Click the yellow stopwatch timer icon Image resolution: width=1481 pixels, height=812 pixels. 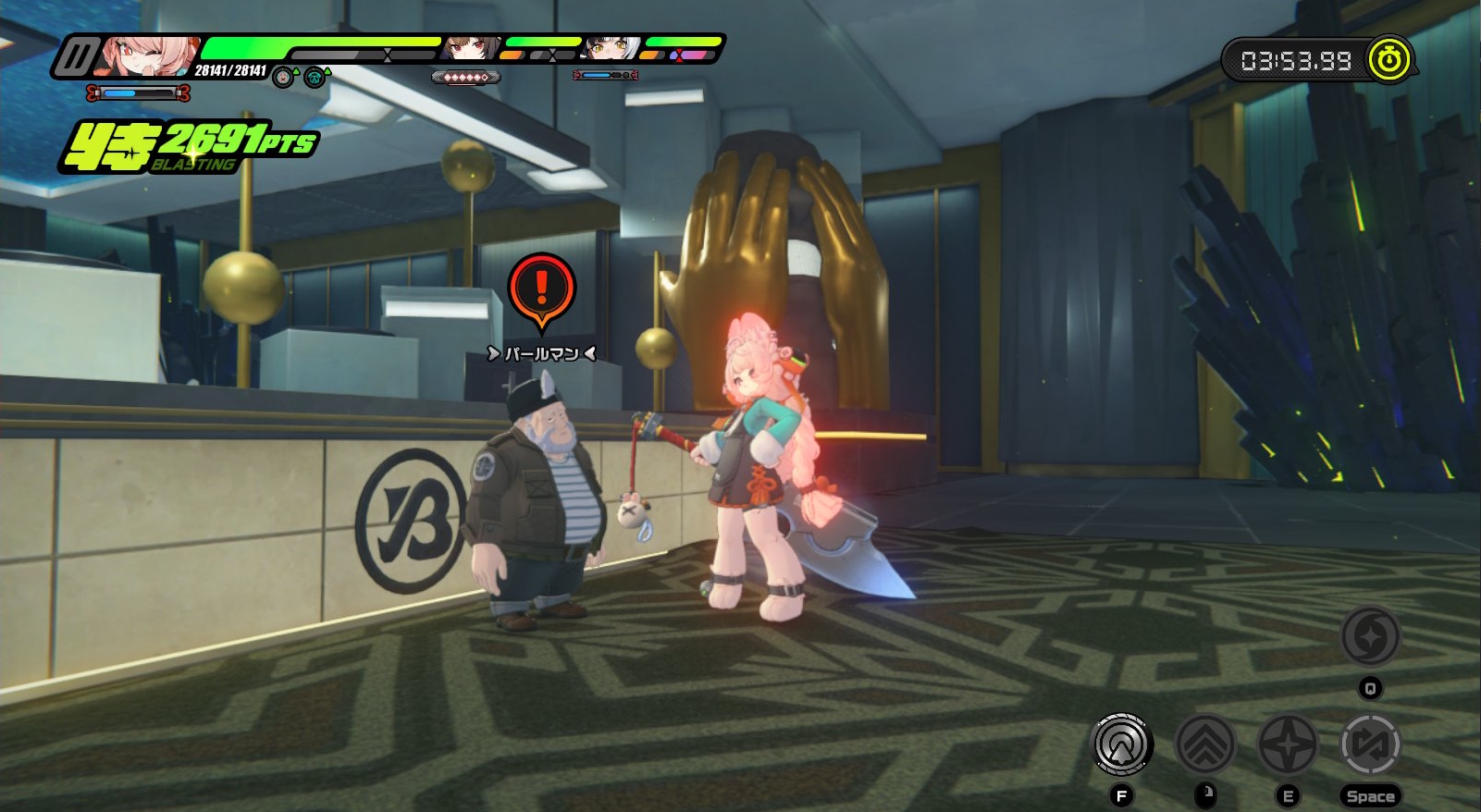click(1388, 60)
